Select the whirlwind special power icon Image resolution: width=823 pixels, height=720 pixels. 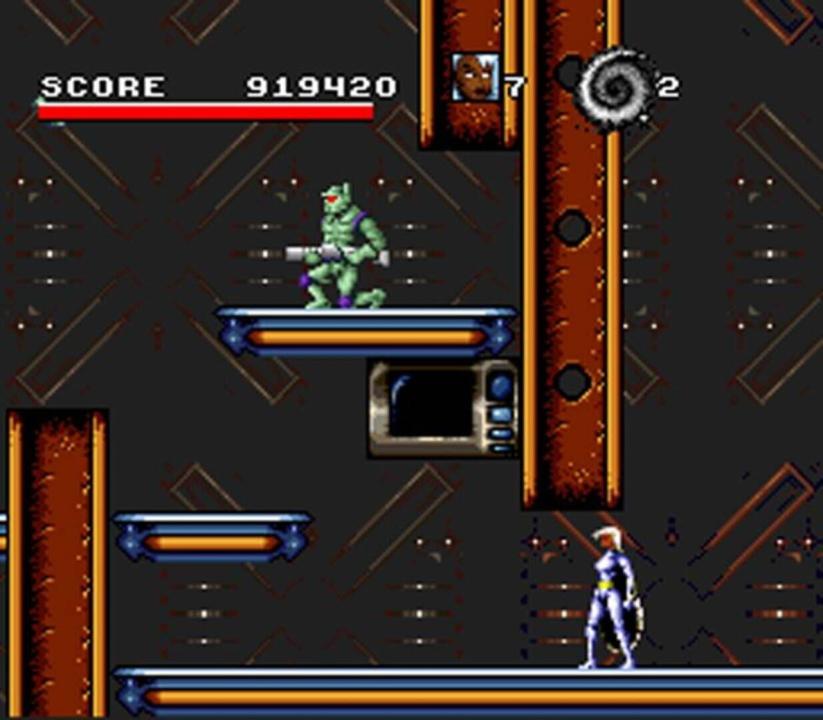(x=613, y=86)
